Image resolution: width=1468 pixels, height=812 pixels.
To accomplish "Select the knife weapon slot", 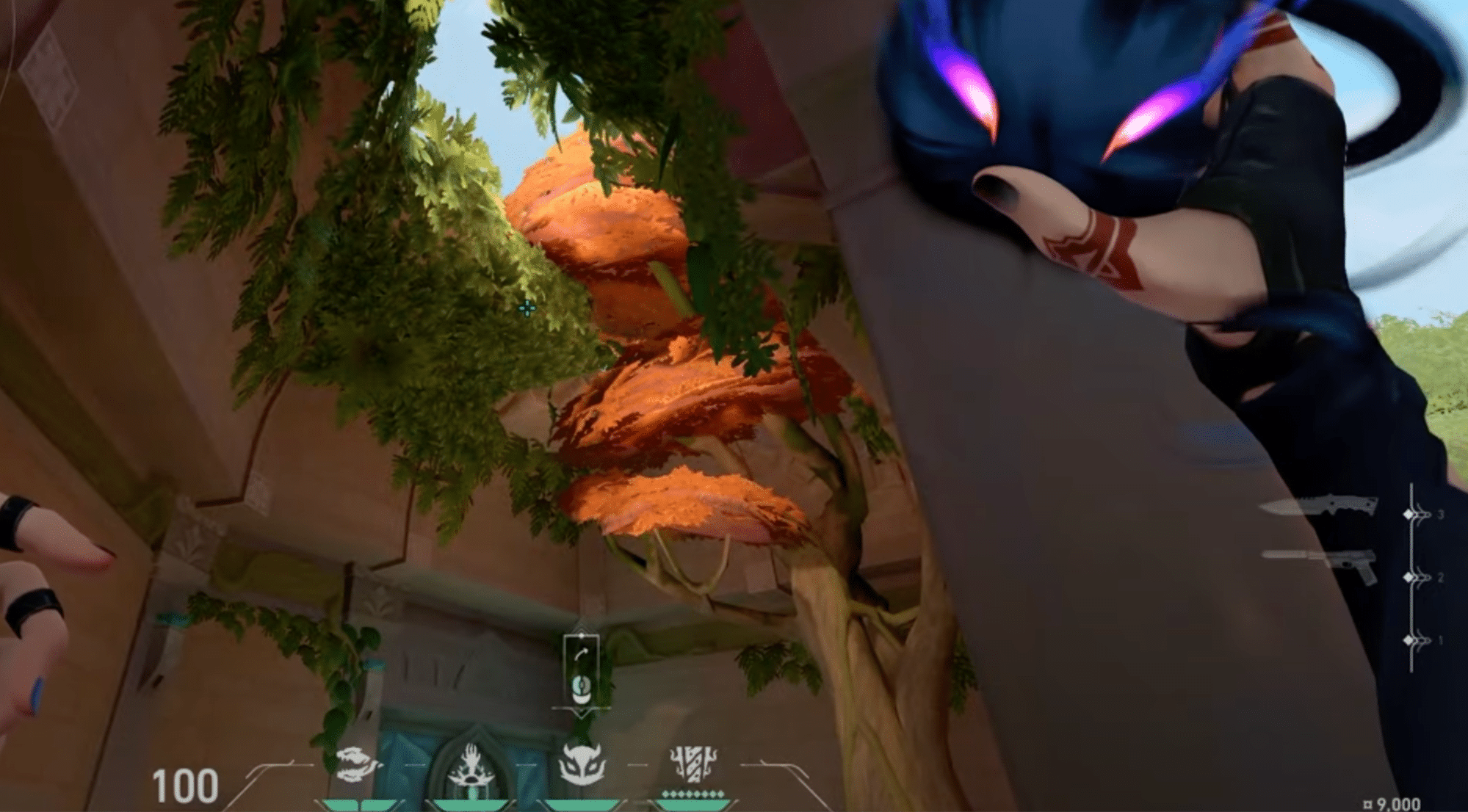I will (x=1318, y=507).
